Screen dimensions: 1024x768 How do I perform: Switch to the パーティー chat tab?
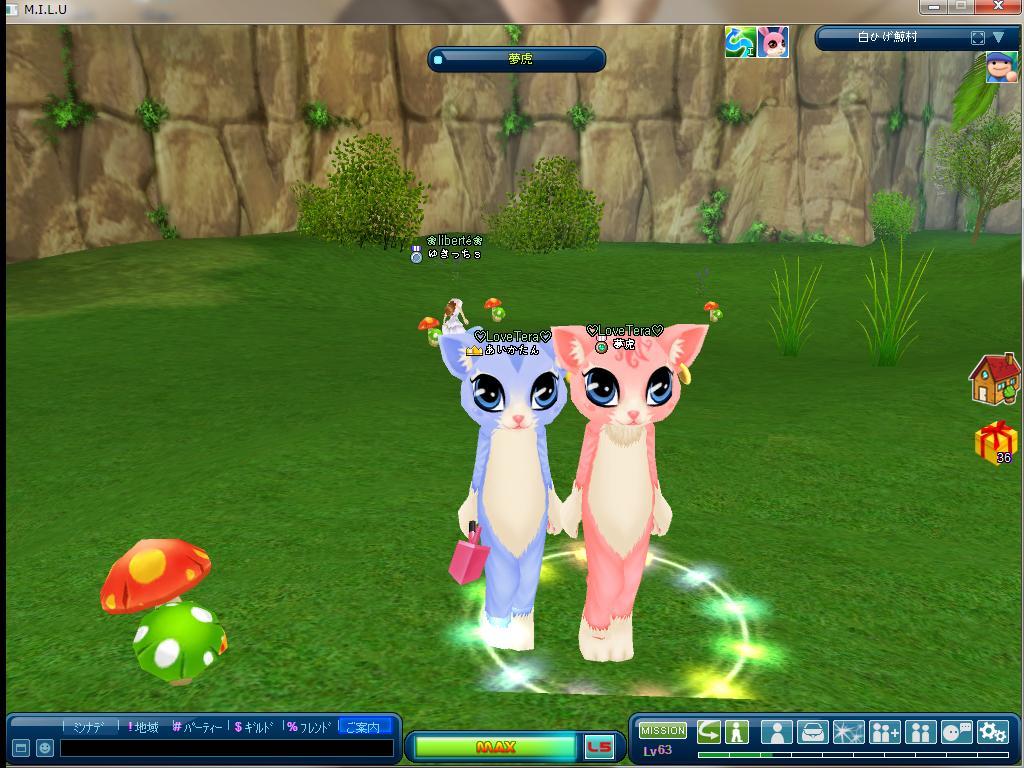(197, 727)
